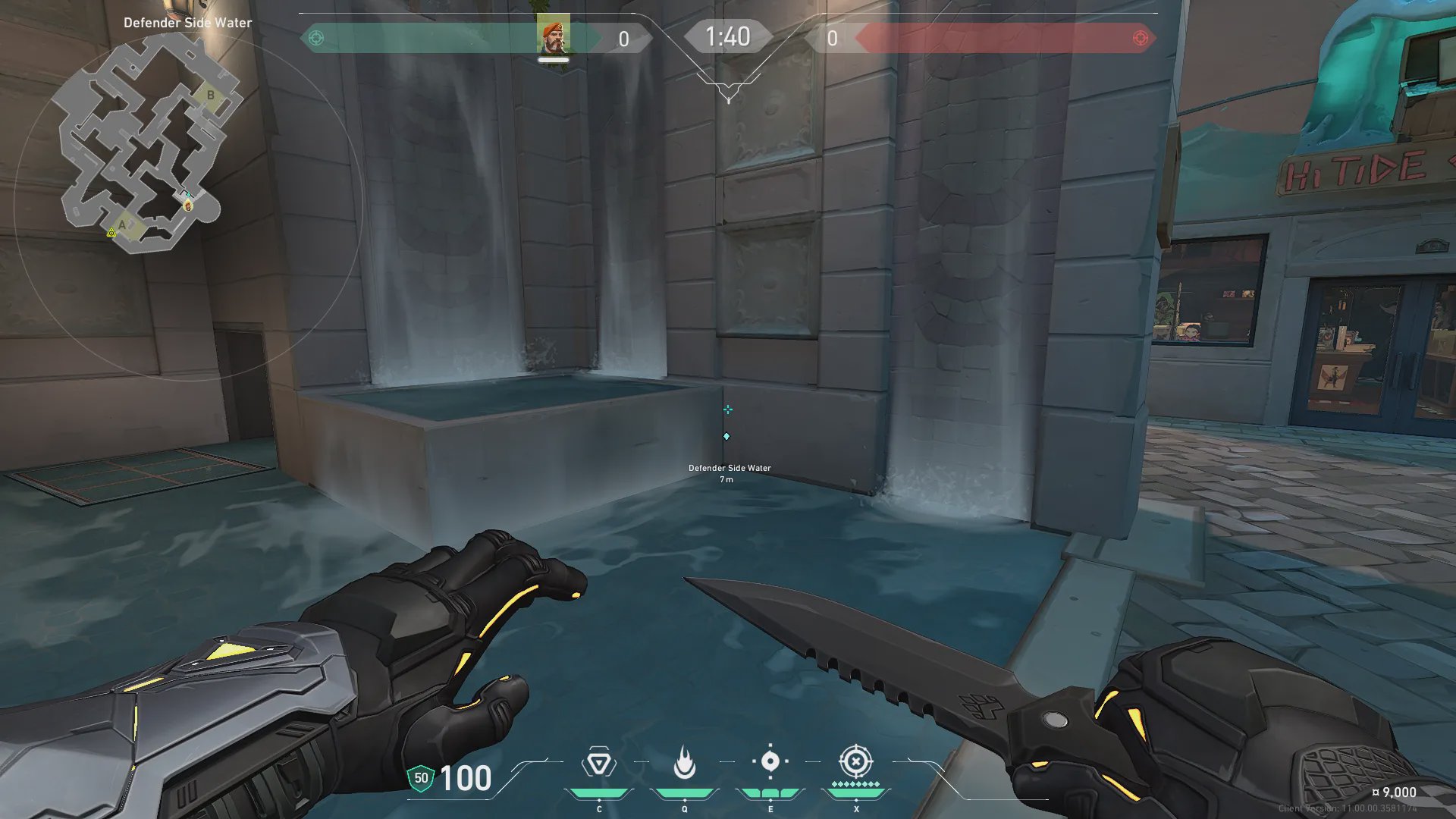Click the B site marker on minimap

point(211,96)
